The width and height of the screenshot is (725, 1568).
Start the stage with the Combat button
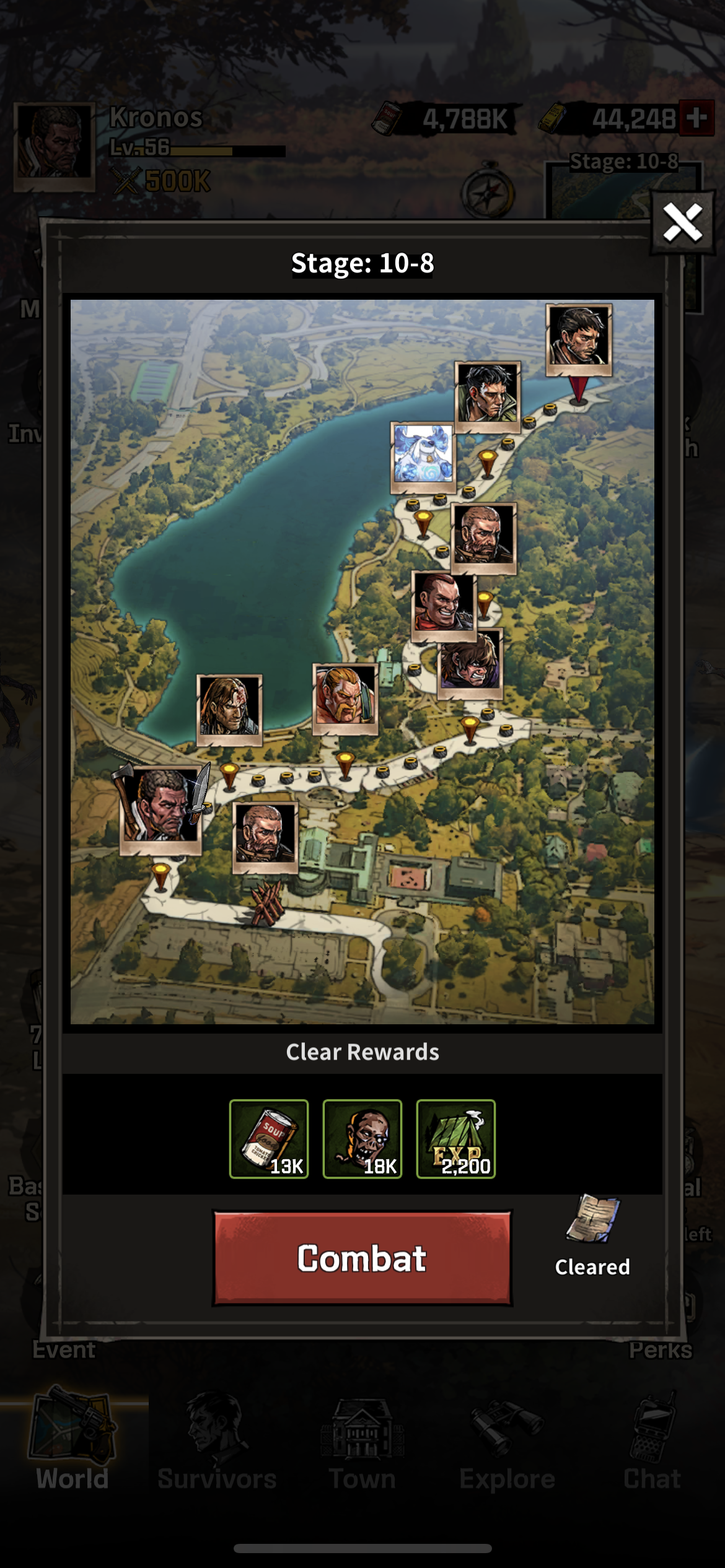click(362, 1258)
